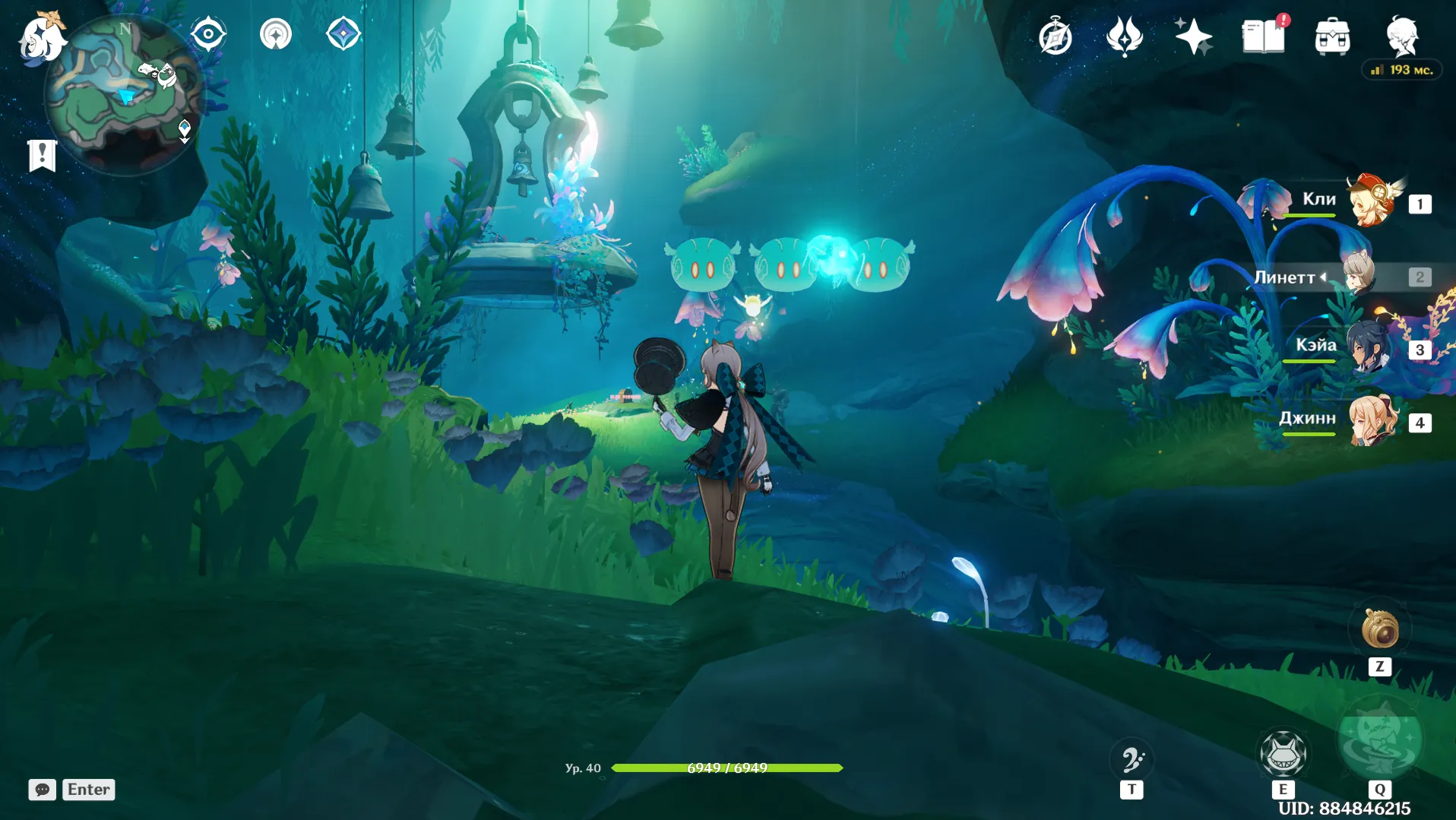
Task: Open the wish star icon
Action: coord(1192,36)
